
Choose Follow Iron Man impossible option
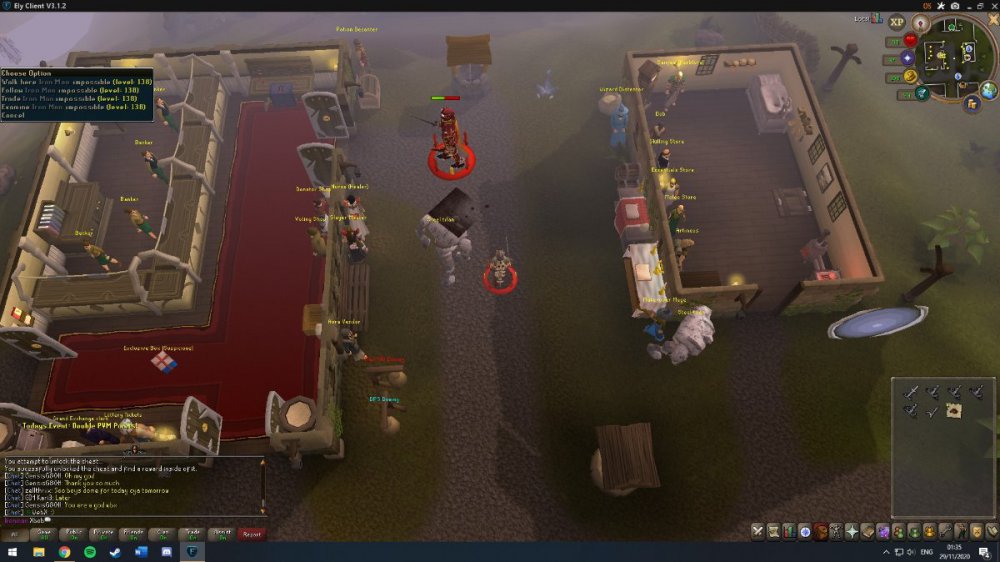(x=70, y=90)
